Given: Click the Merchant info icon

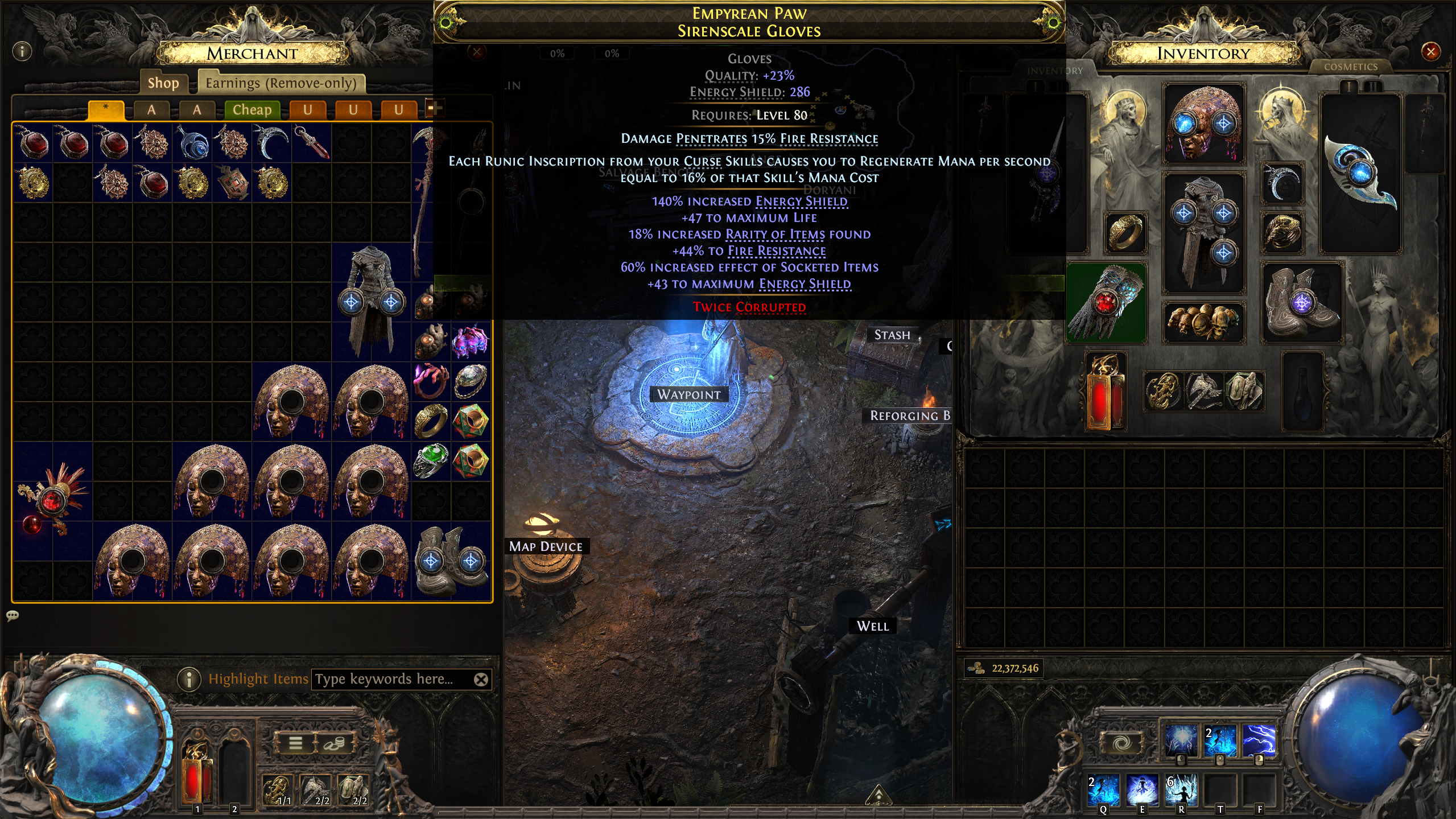Looking at the screenshot, I should click(x=22, y=52).
